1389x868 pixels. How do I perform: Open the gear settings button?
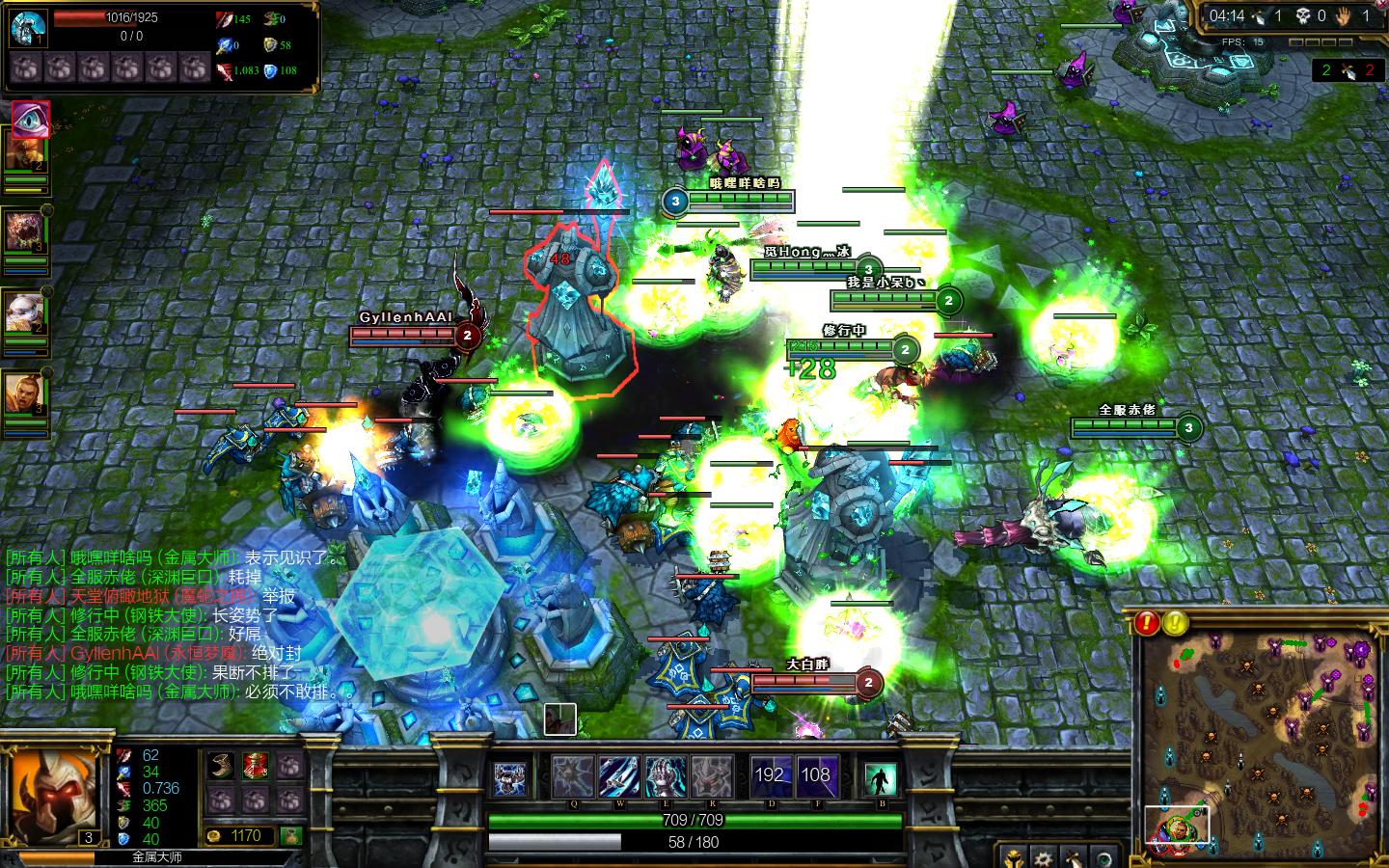(x=1042, y=856)
